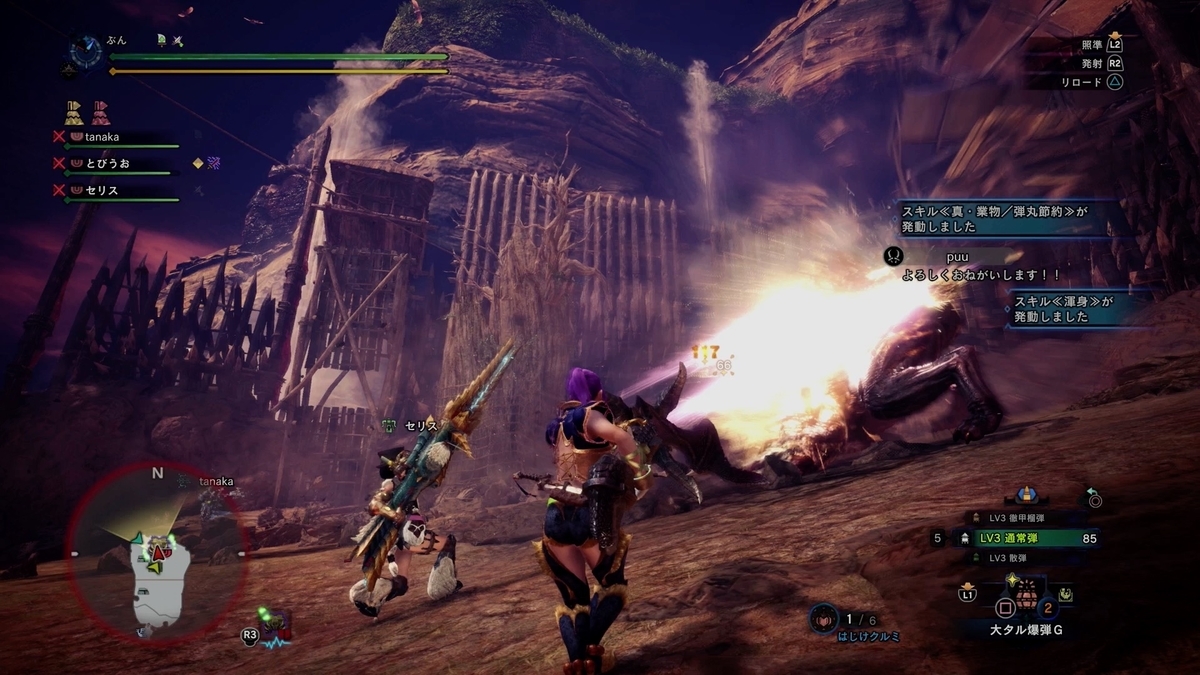Click the 真・業物/弾丸節約 skill notification
1200x675 pixels.
pyautogui.click(x=1010, y=218)
